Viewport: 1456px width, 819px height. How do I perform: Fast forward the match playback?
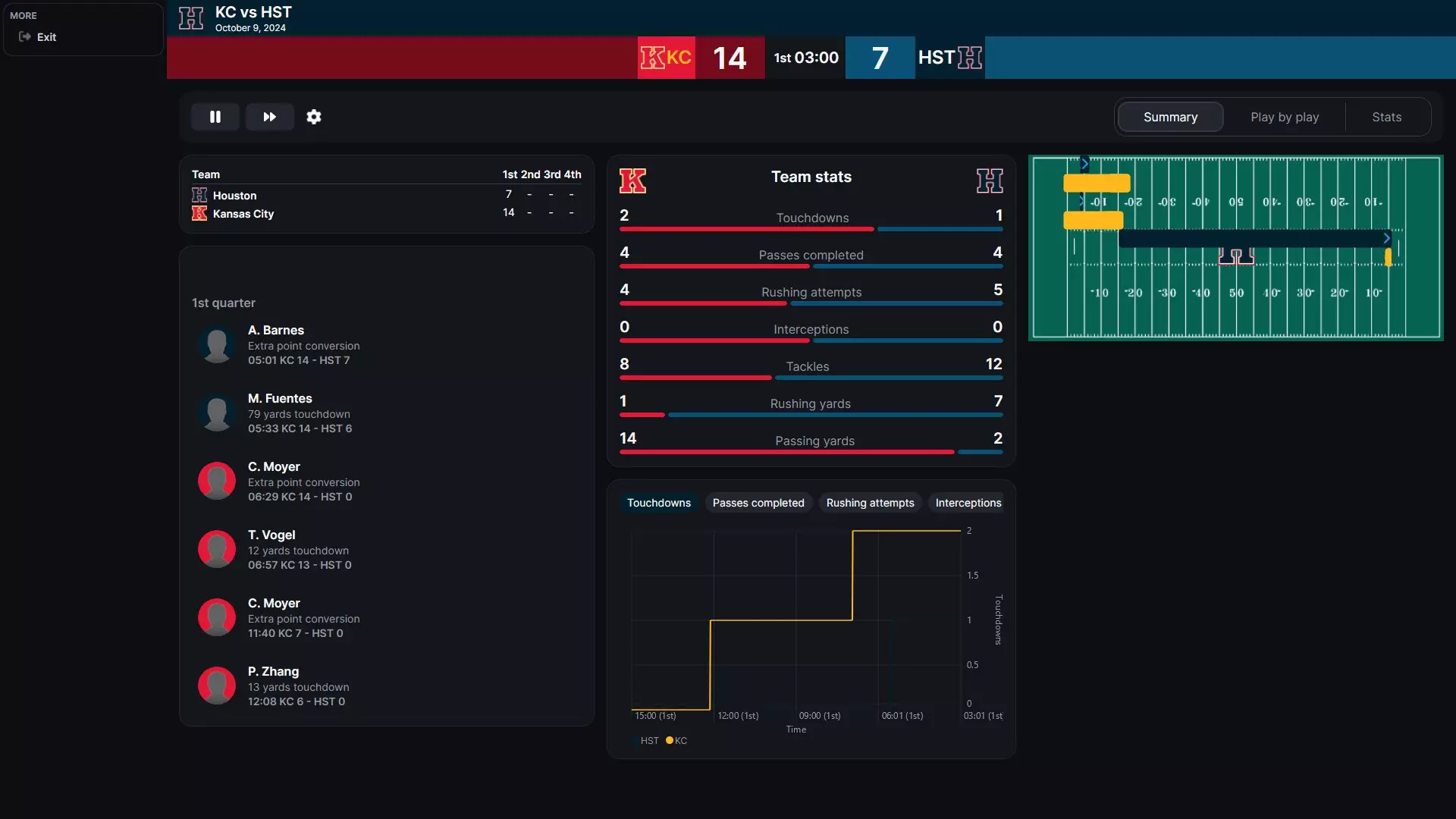coord(269,117)
